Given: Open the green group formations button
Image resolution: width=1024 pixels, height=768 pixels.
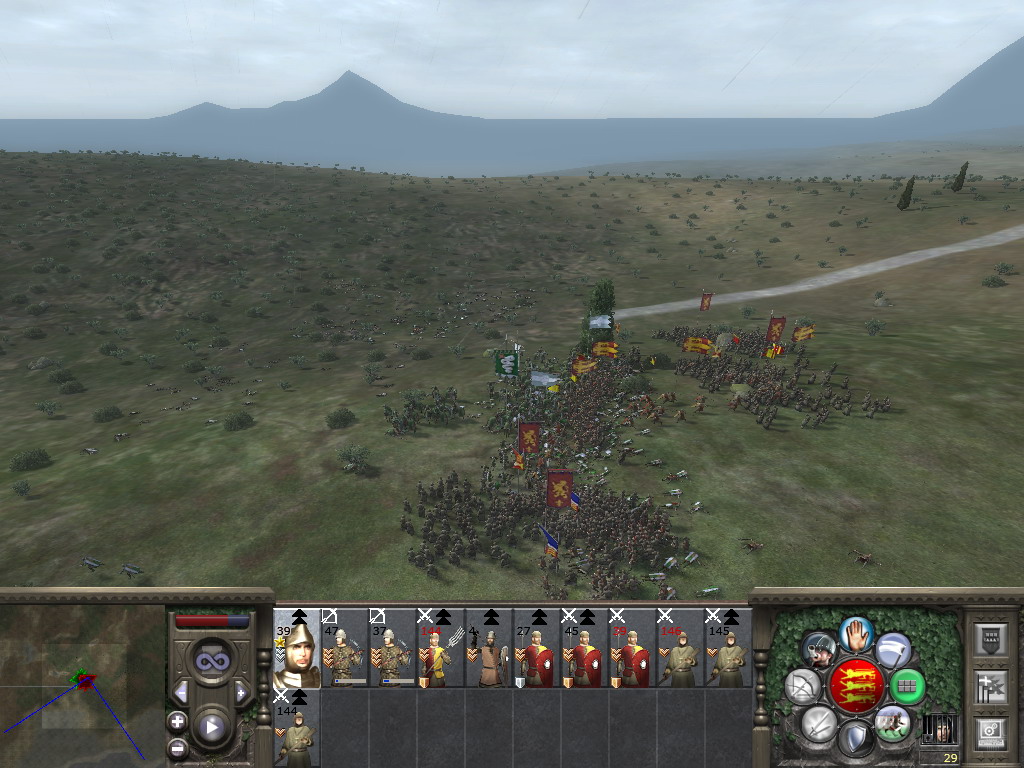Looking at the screenshot, I should [907, 686].
